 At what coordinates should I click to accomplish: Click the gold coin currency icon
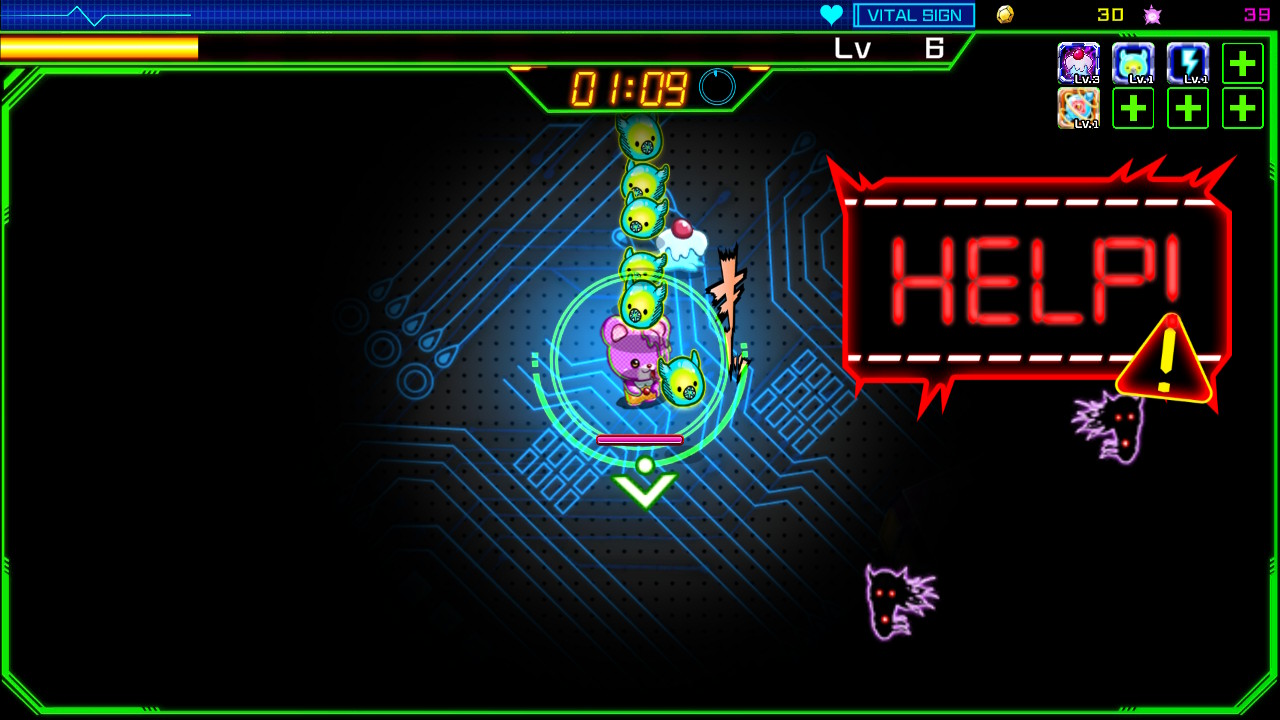click(1005, 14)
